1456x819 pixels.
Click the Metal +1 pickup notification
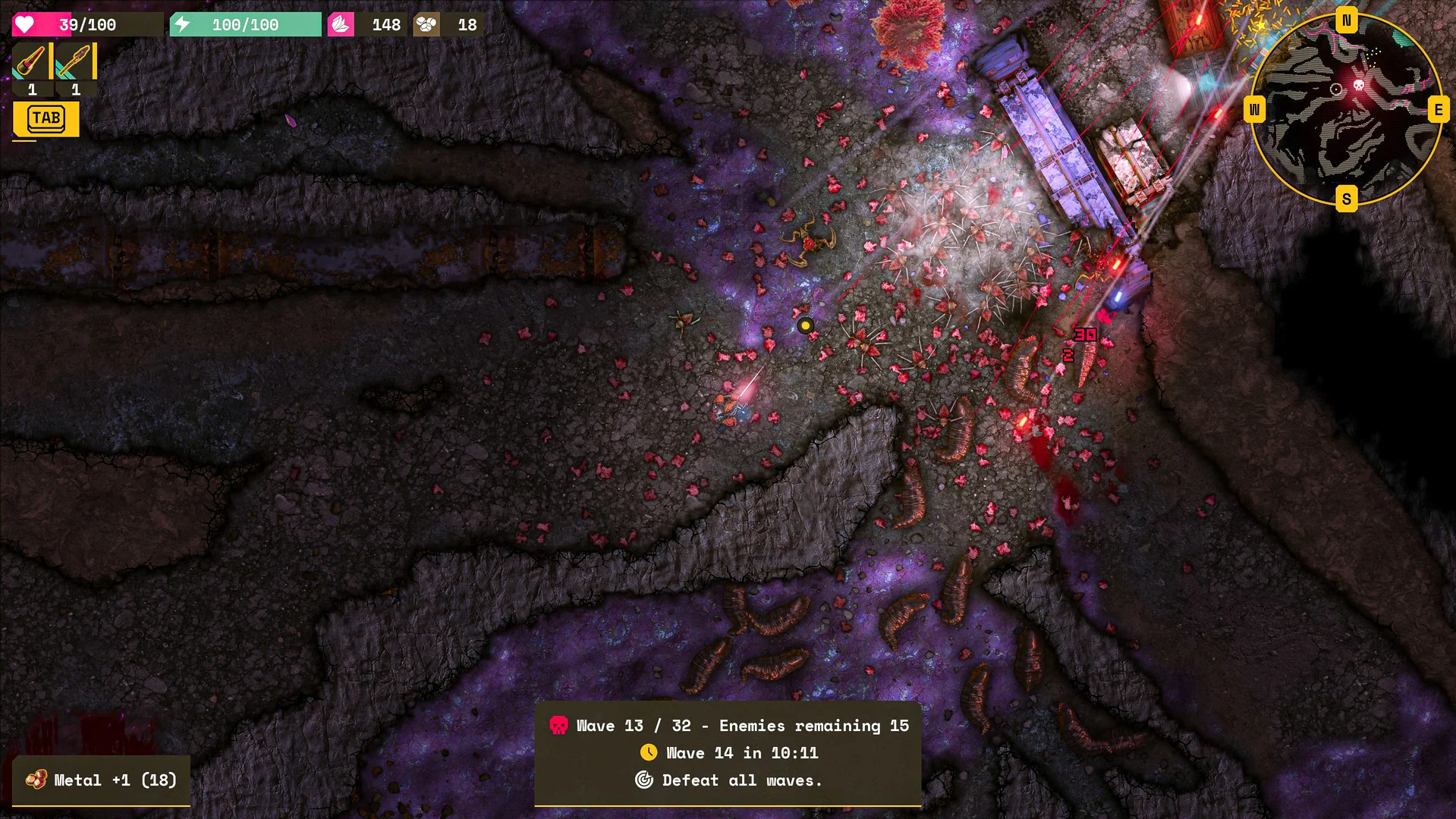102,780
